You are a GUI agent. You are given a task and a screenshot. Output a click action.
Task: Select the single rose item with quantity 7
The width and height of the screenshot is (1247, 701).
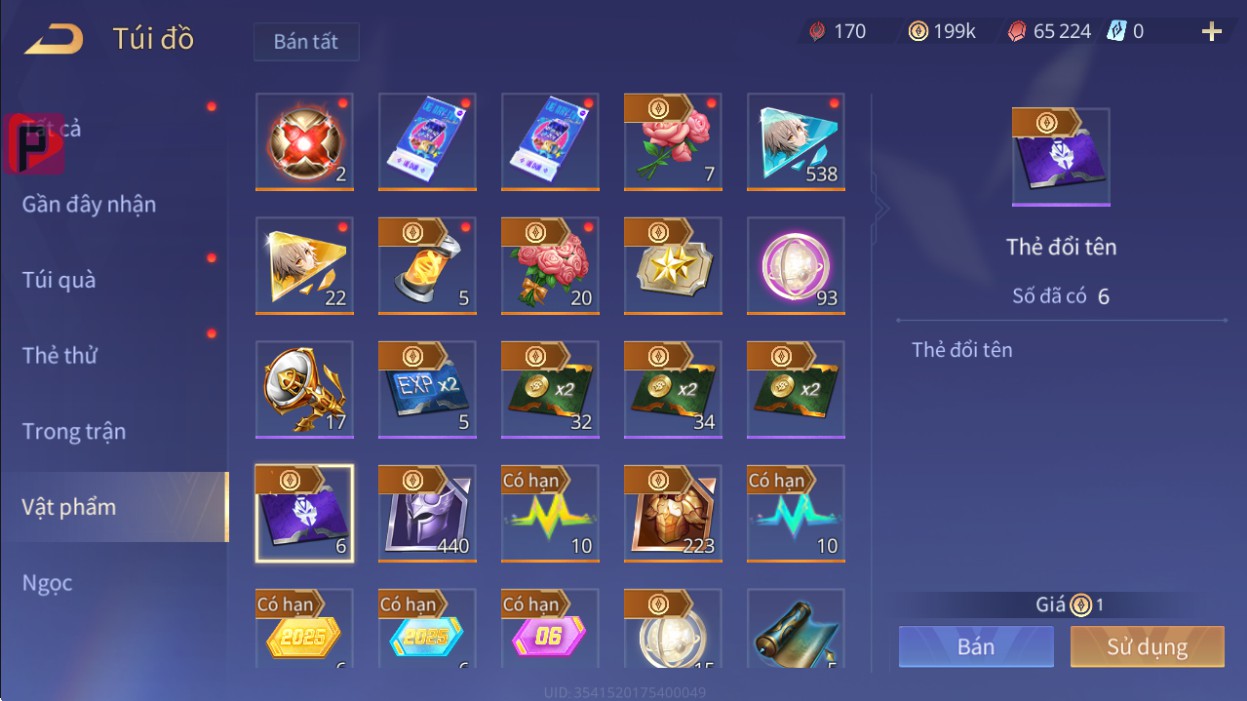coord(673,141)
